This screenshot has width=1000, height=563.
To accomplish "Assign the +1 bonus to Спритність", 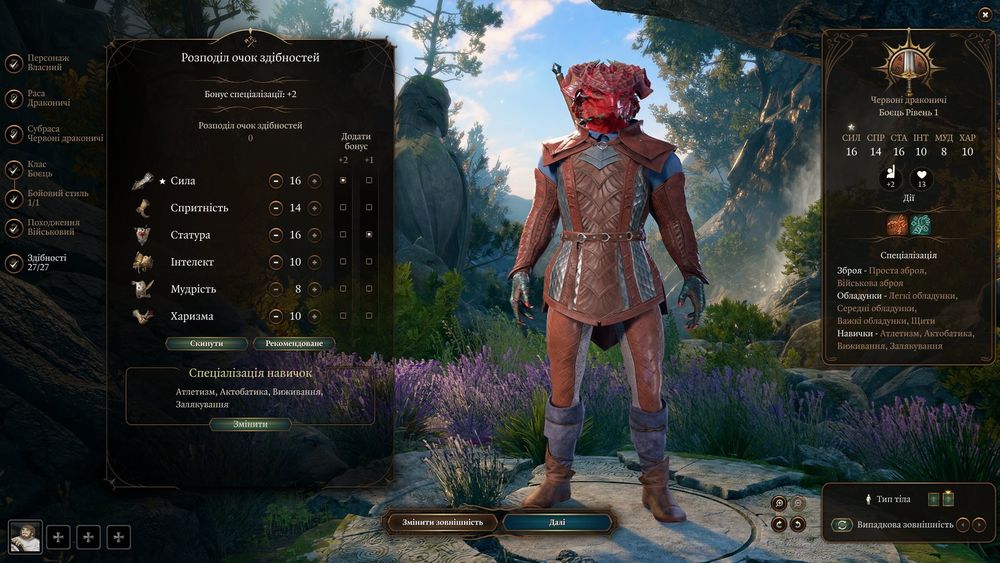I will pos(369,208).
